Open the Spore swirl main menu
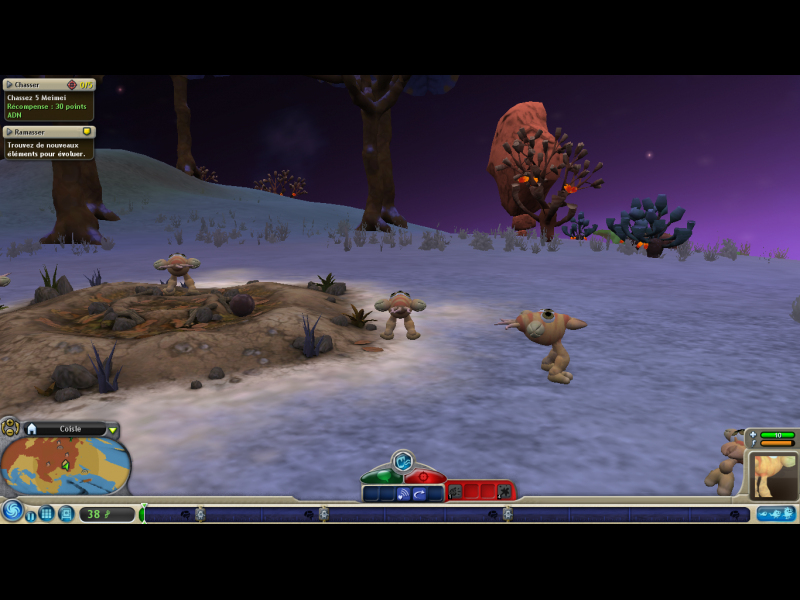Viewport: 800px width, 600px height. (12, 511)
